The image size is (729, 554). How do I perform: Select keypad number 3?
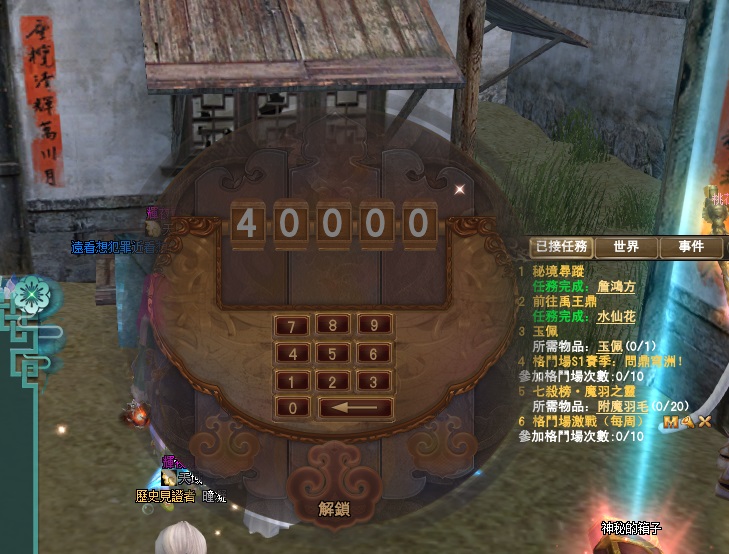click(x=373, y=381)
